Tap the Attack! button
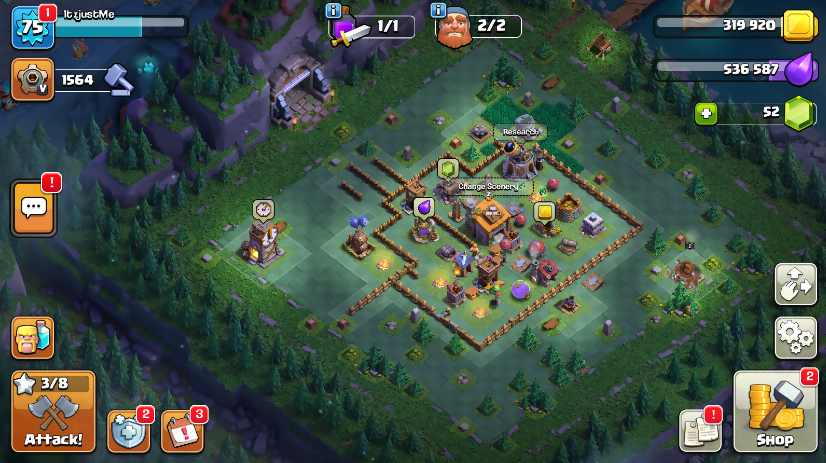 (54, 412)
